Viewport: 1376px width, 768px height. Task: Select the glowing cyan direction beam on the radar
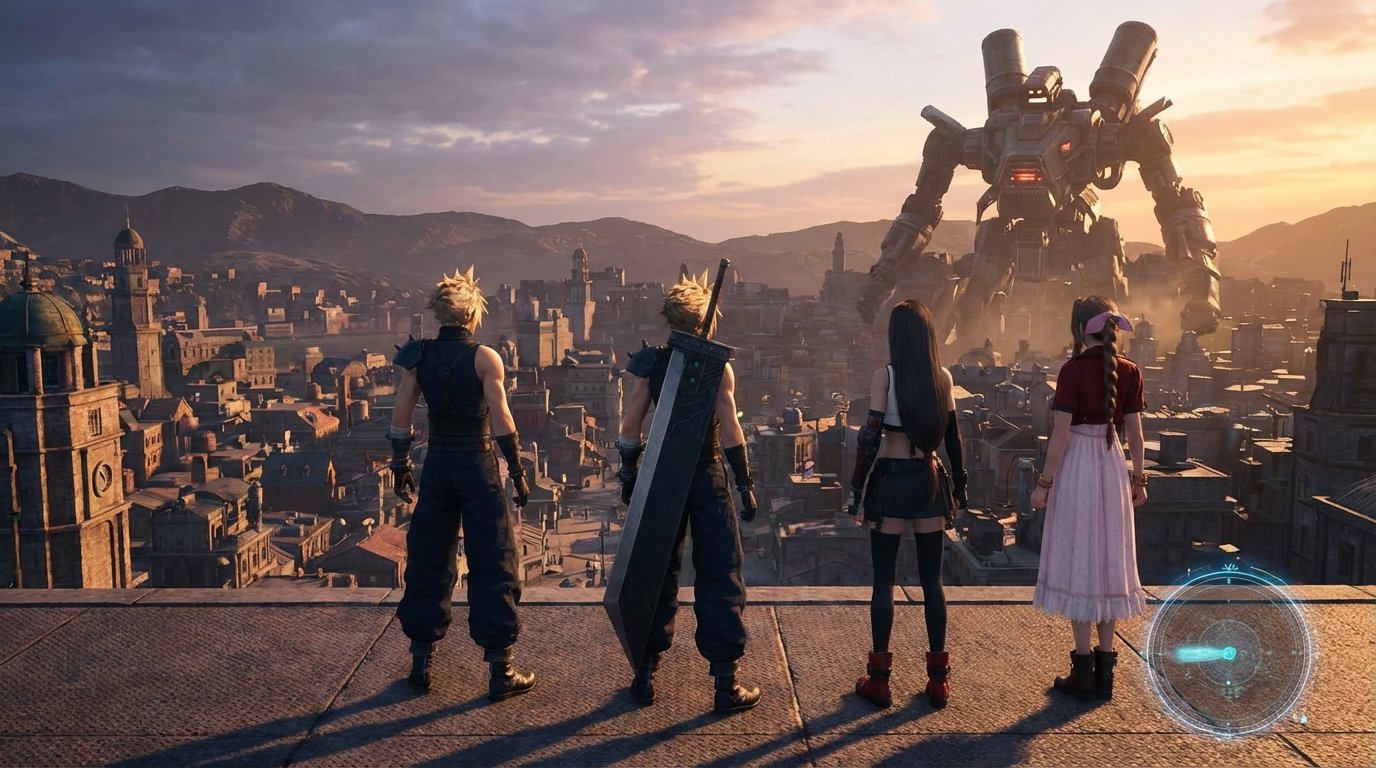(x=1198, y=653)
